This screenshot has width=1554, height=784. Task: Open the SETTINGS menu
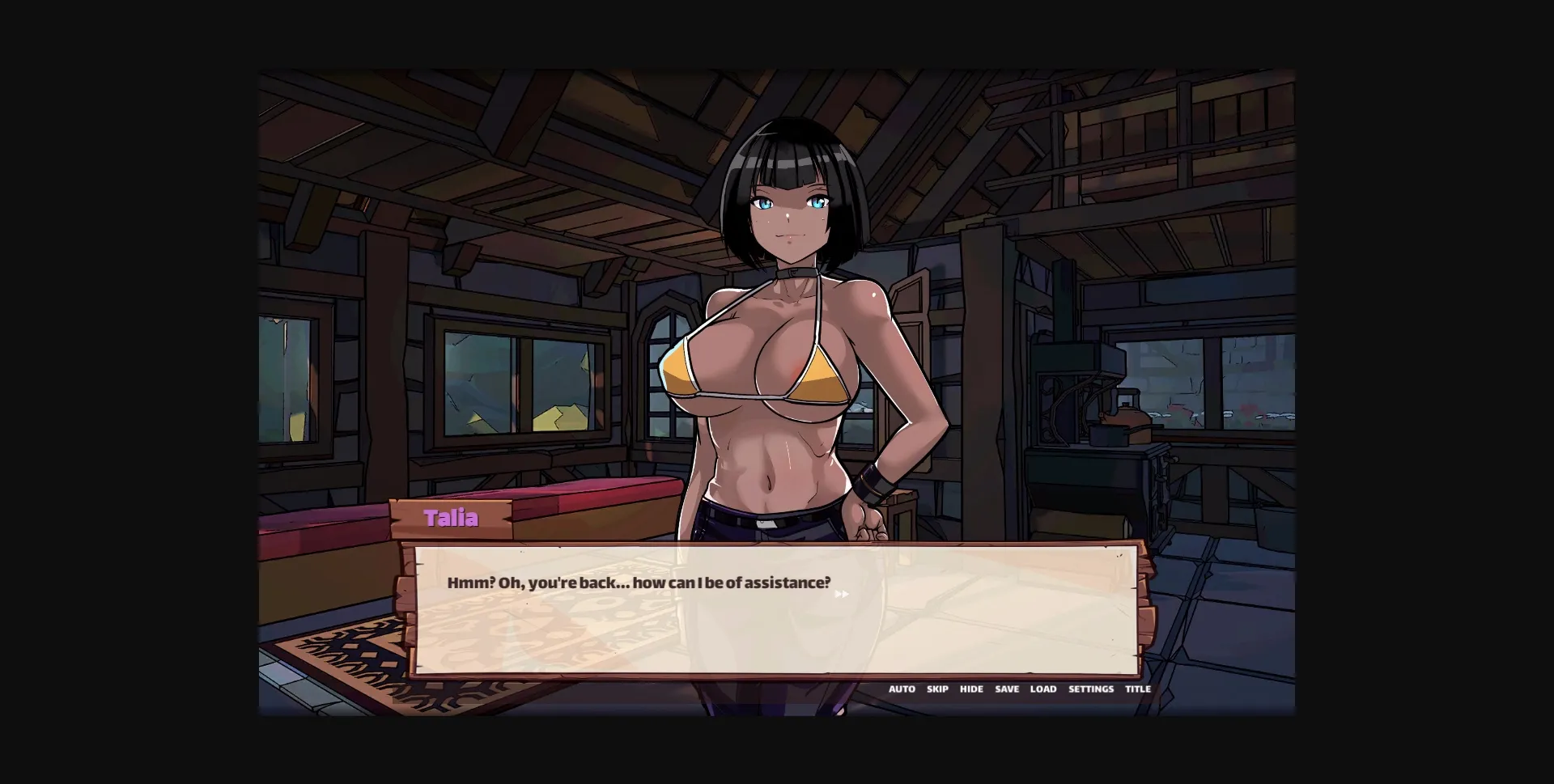click(1091, 689)
